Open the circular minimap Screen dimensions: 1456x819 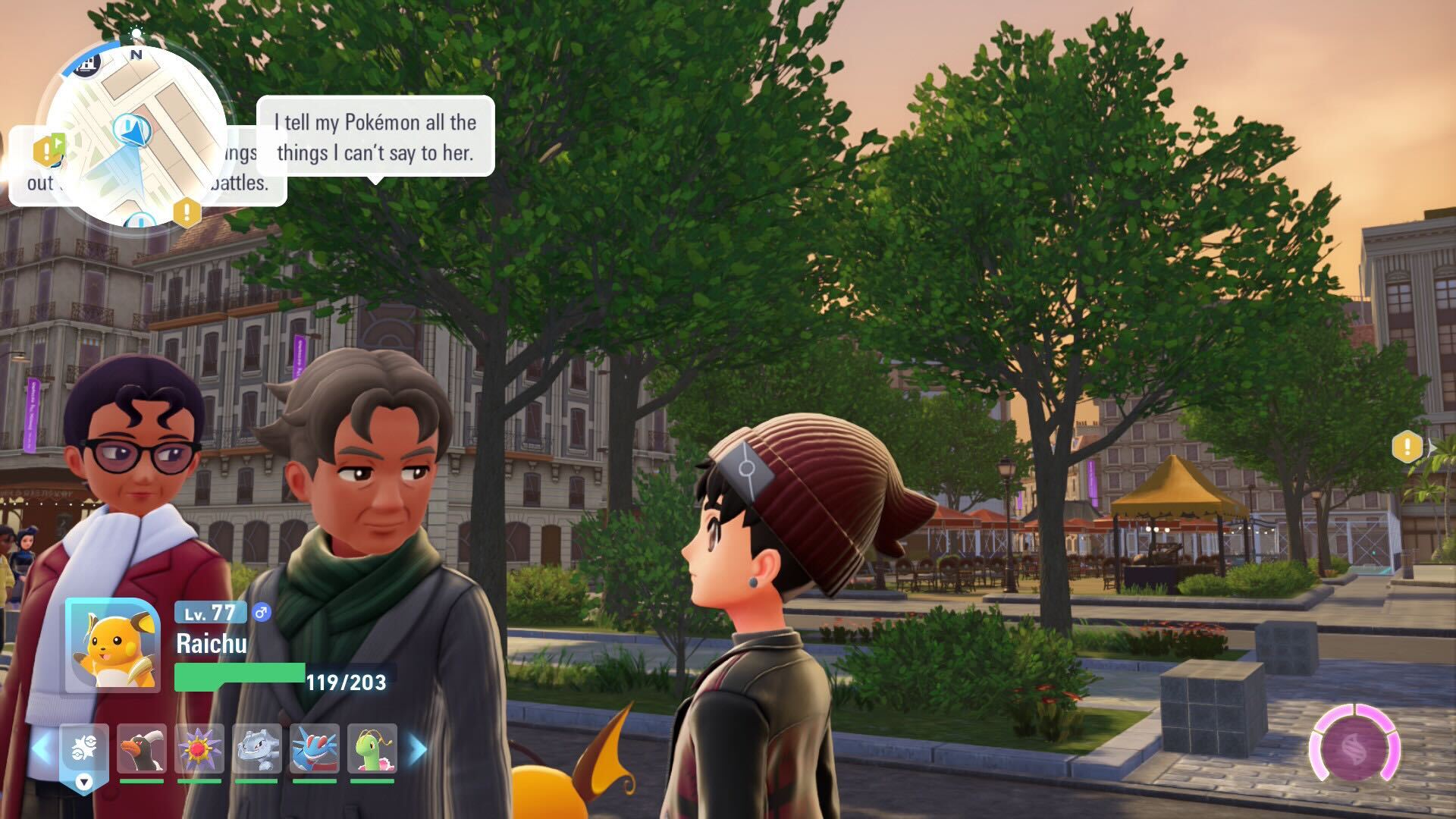(136, 136)
